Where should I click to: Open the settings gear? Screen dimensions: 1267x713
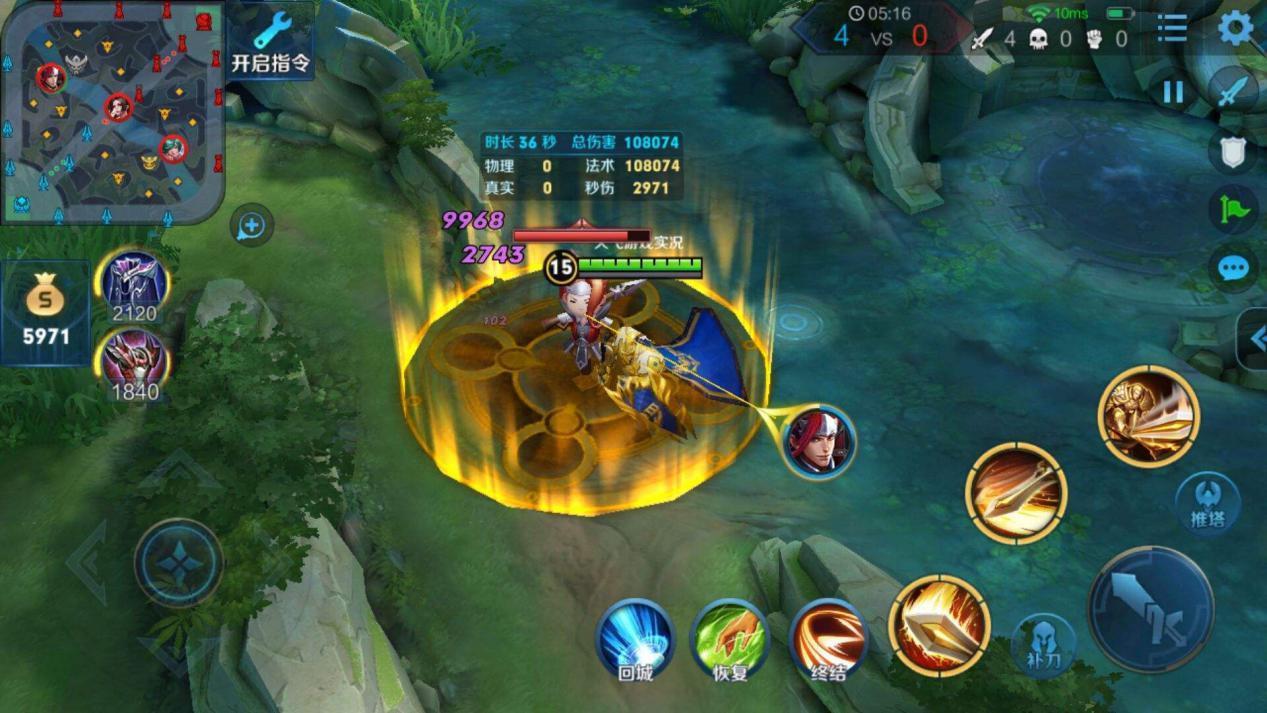(1235, 29)
